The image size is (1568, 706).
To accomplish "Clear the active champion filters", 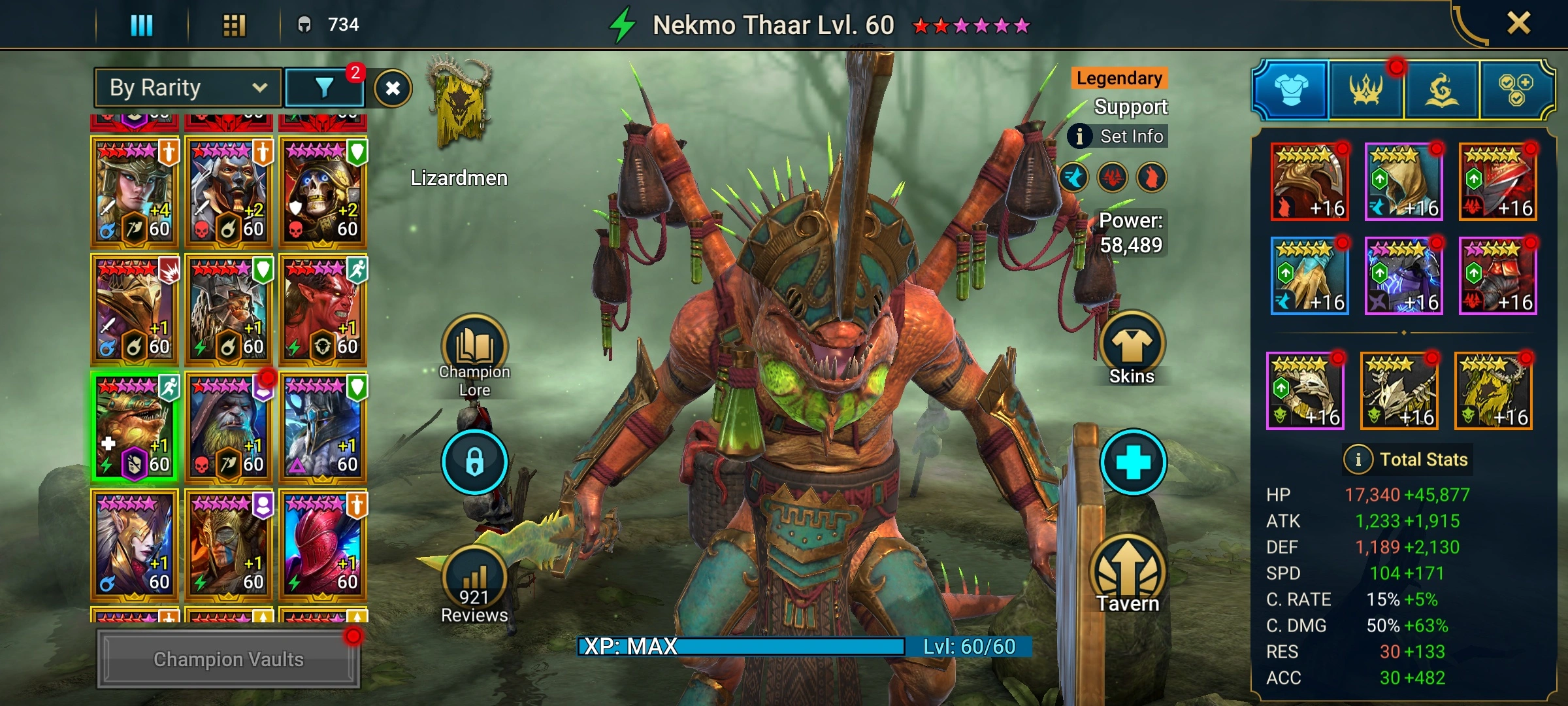I will (393, 88).
